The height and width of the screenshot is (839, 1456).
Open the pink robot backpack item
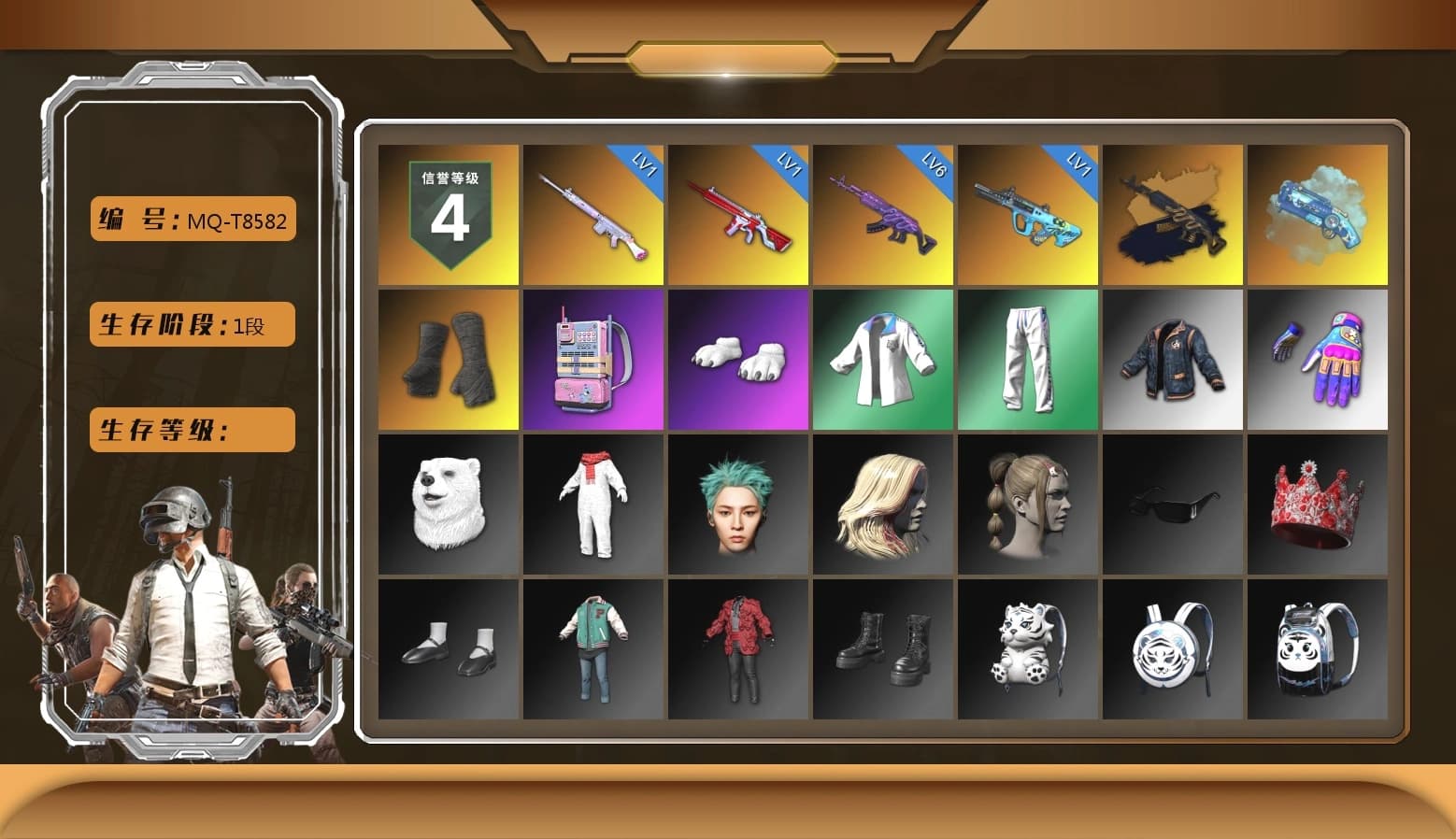coord(592,360)
